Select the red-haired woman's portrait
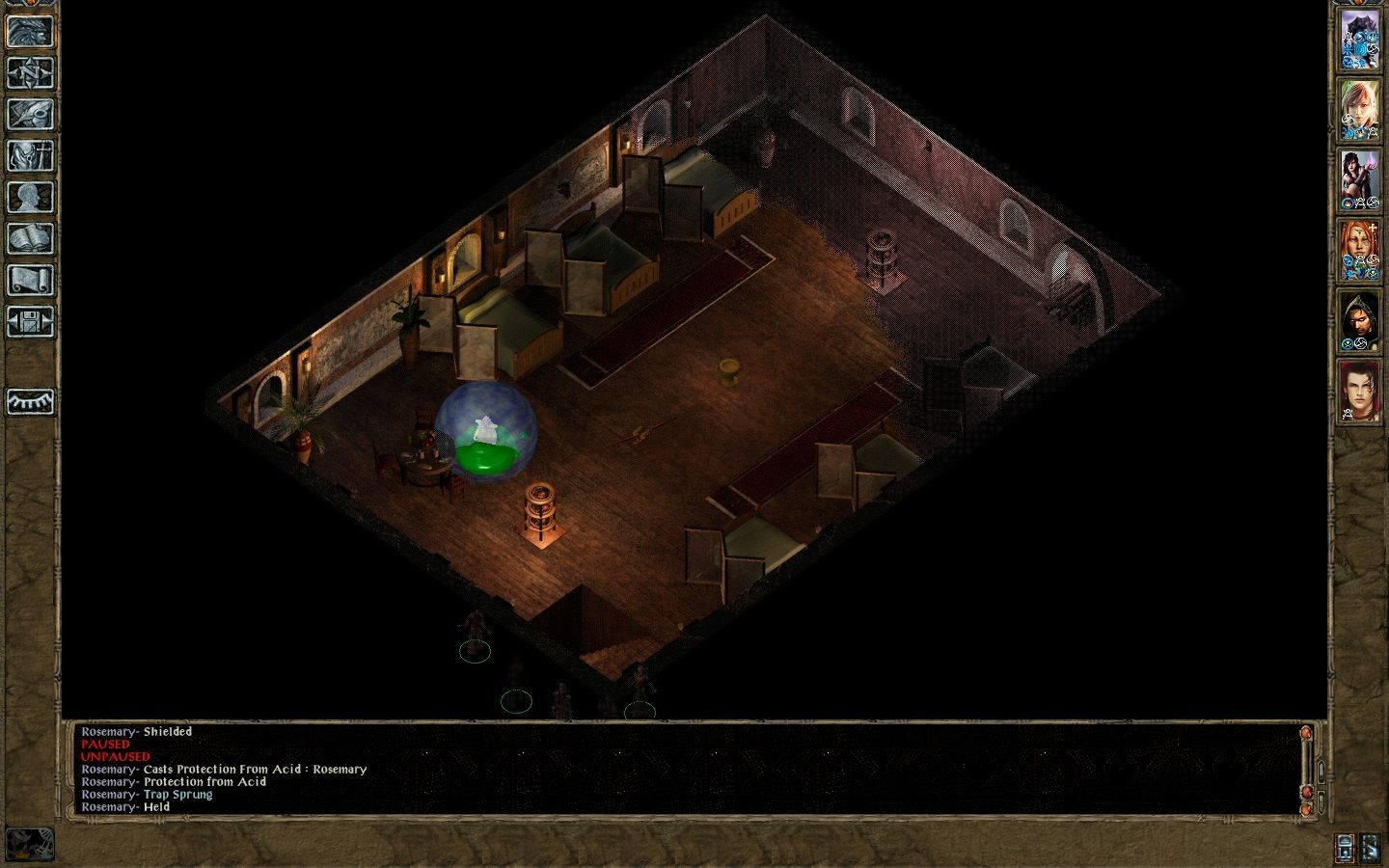1389x868 pixels. (1359, 250)
